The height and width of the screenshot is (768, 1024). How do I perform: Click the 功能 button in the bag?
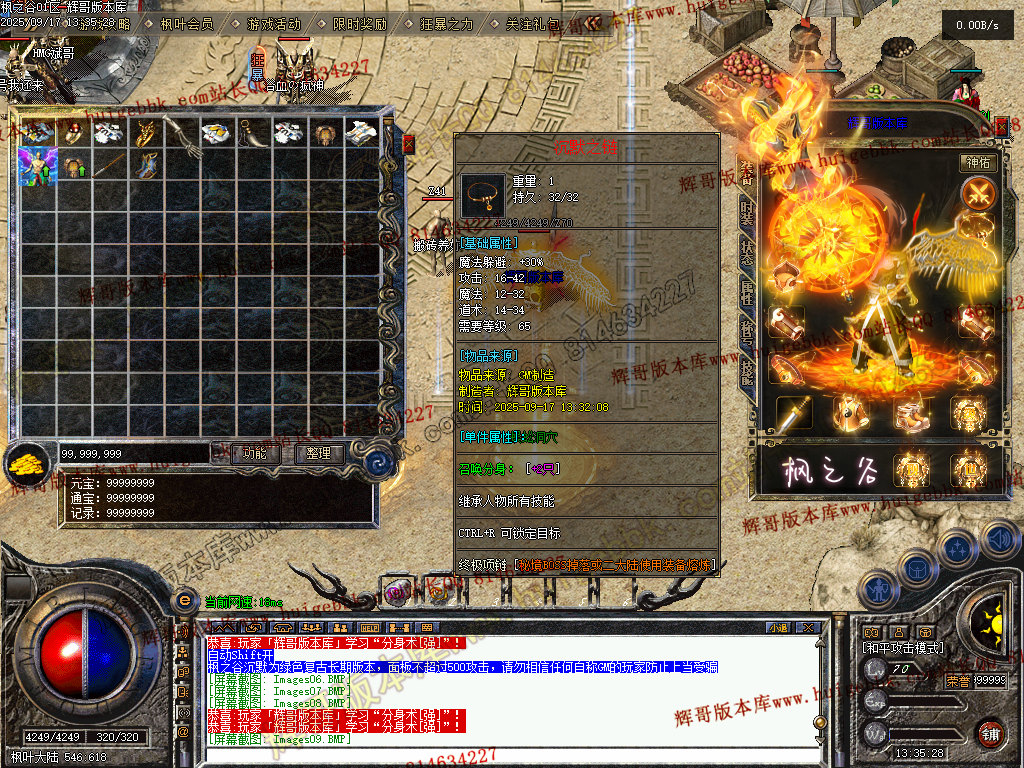coord(254,453)
